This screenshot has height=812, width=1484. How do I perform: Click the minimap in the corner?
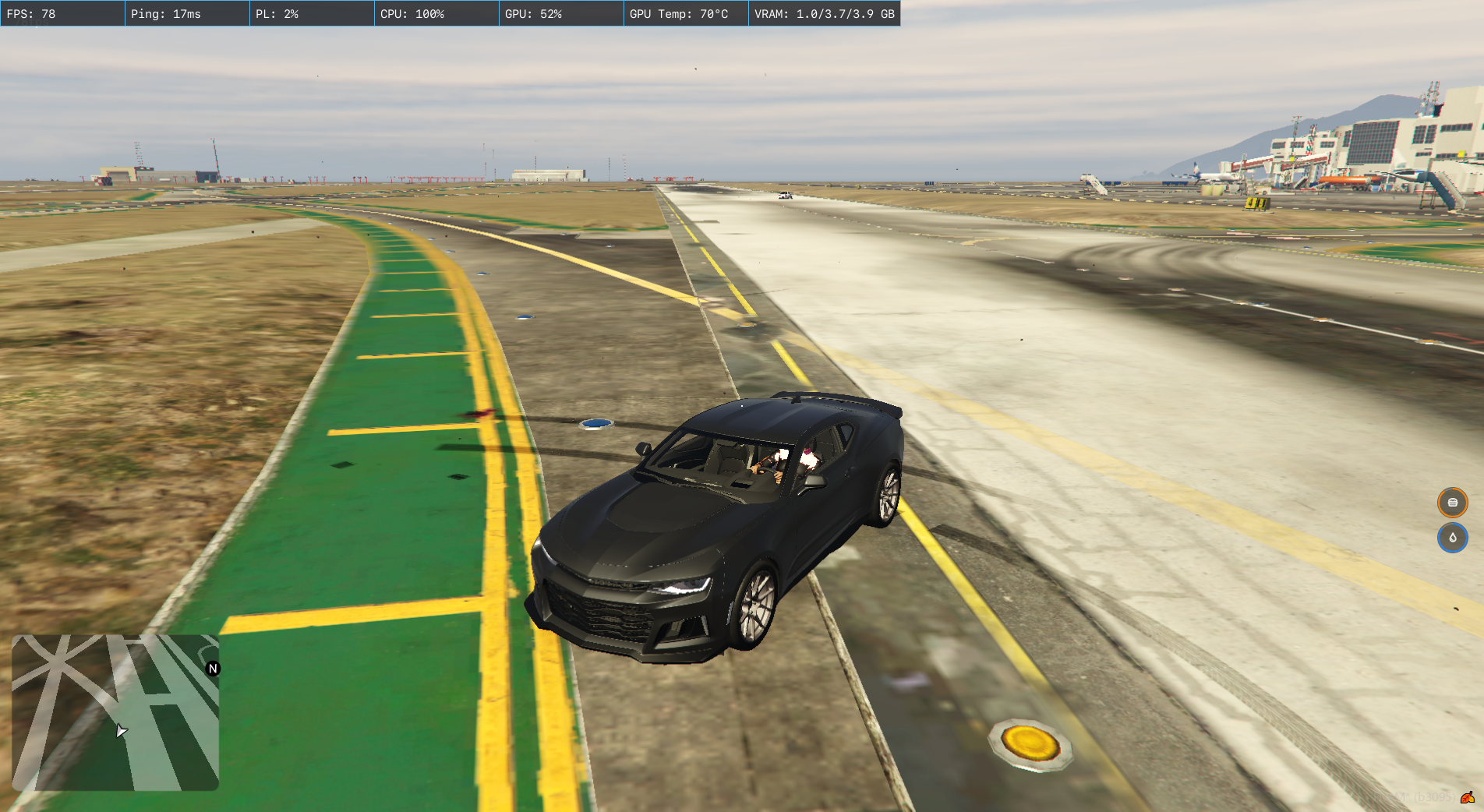(115, 712)
